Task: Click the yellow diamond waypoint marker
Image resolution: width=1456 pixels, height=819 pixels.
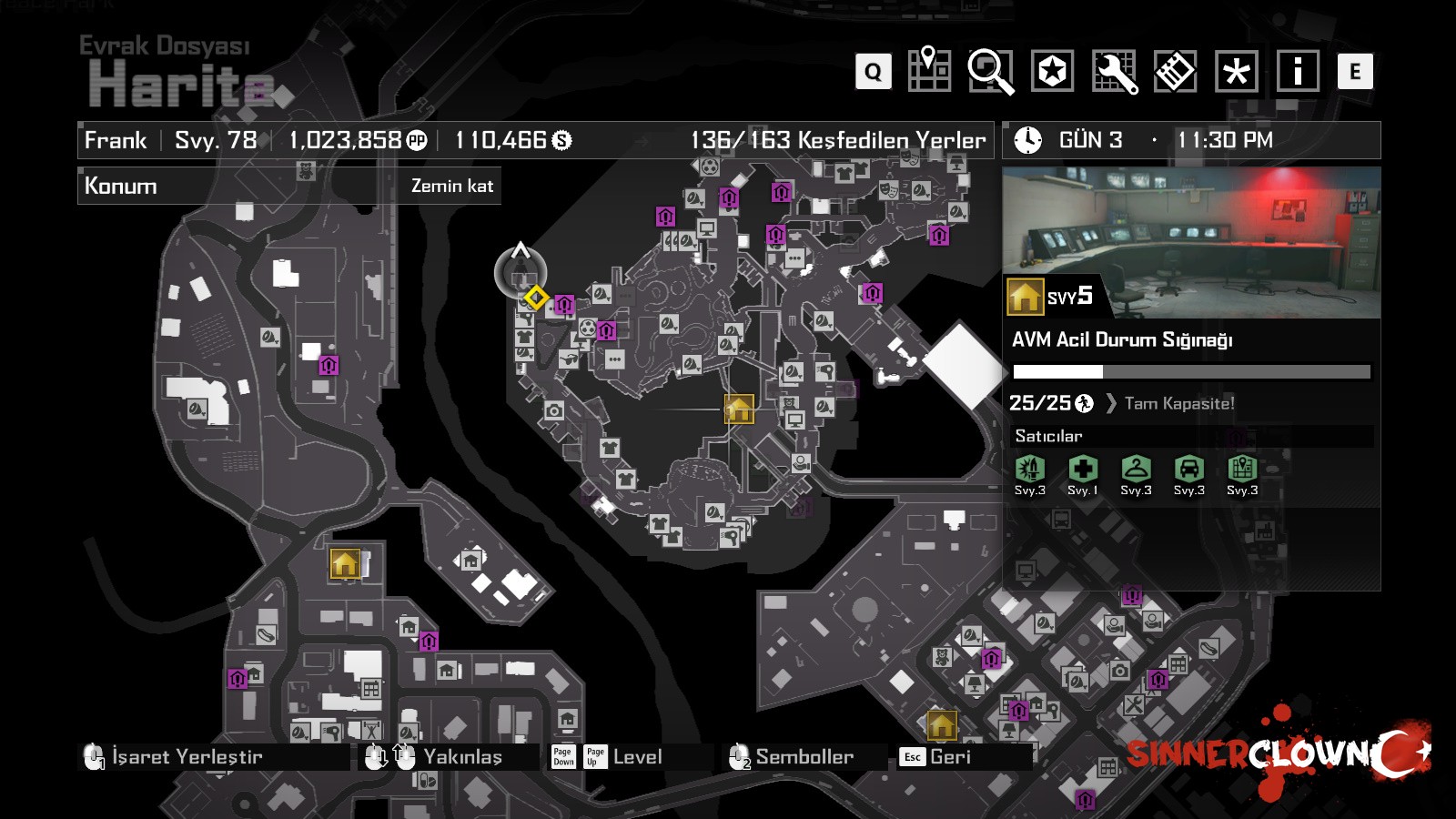Action: point(536,298)
